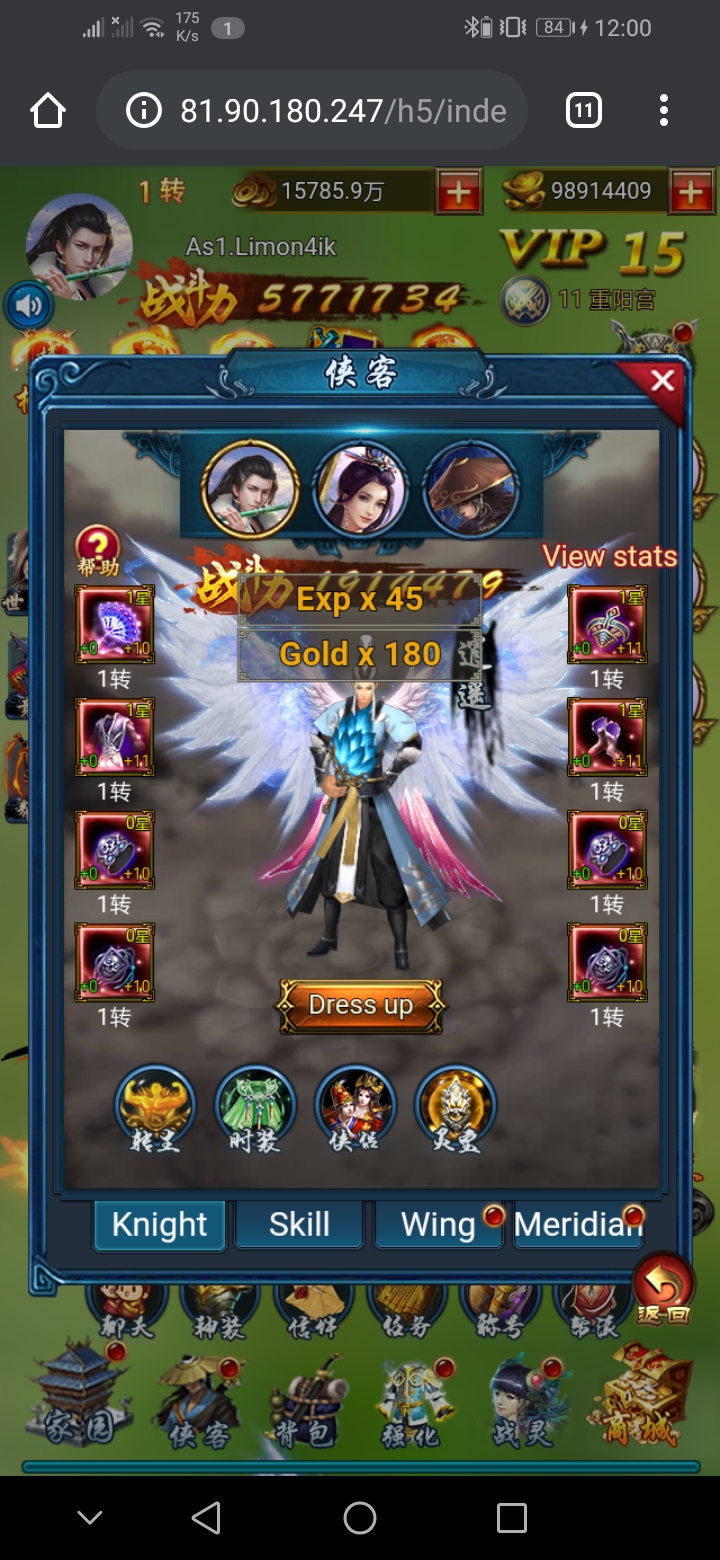Close the knight panel with the X

pos(661,381)
